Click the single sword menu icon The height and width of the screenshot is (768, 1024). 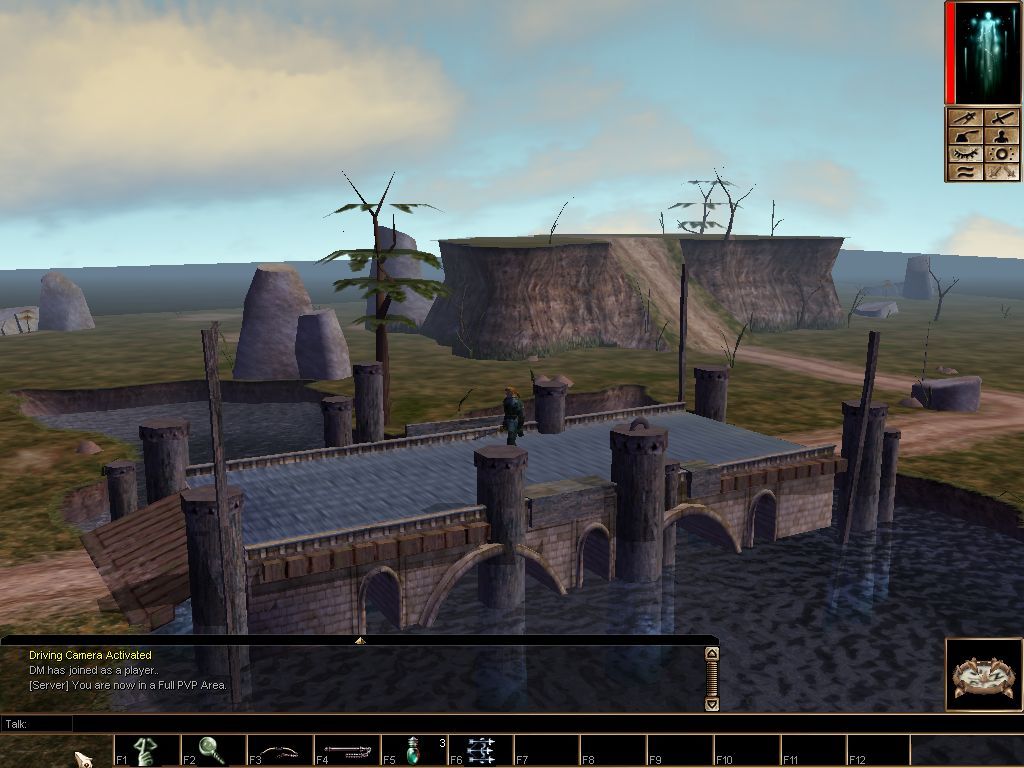(1002, 118)
